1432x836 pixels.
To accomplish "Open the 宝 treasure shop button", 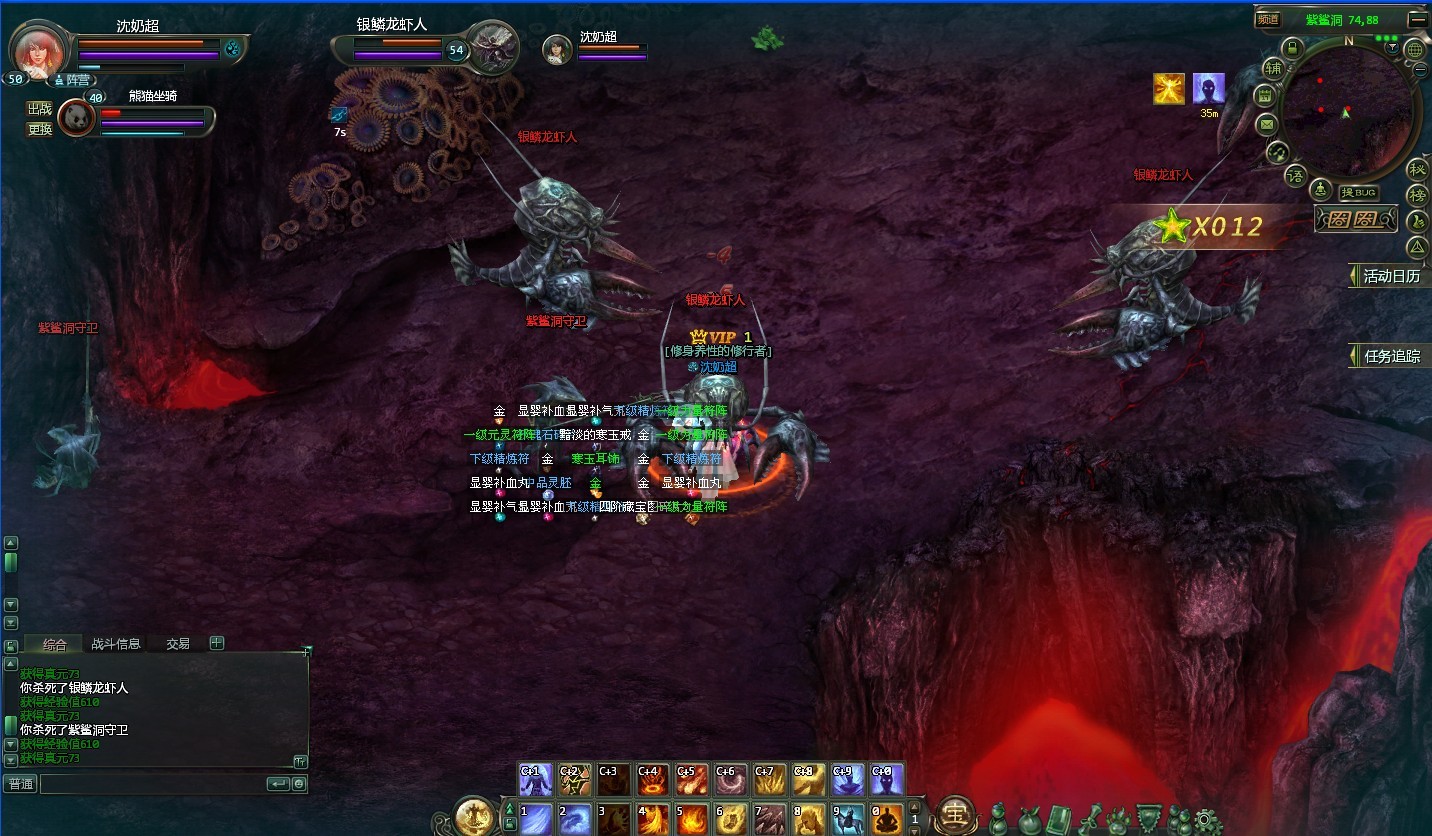I will pyautogui.click(x=957, y=815).
